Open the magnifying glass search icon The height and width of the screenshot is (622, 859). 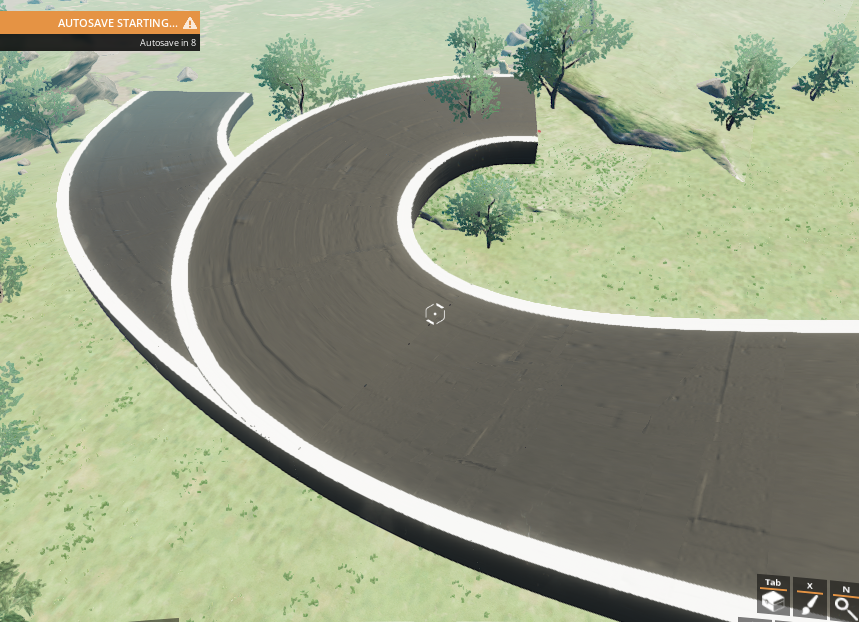pos(844,604)
